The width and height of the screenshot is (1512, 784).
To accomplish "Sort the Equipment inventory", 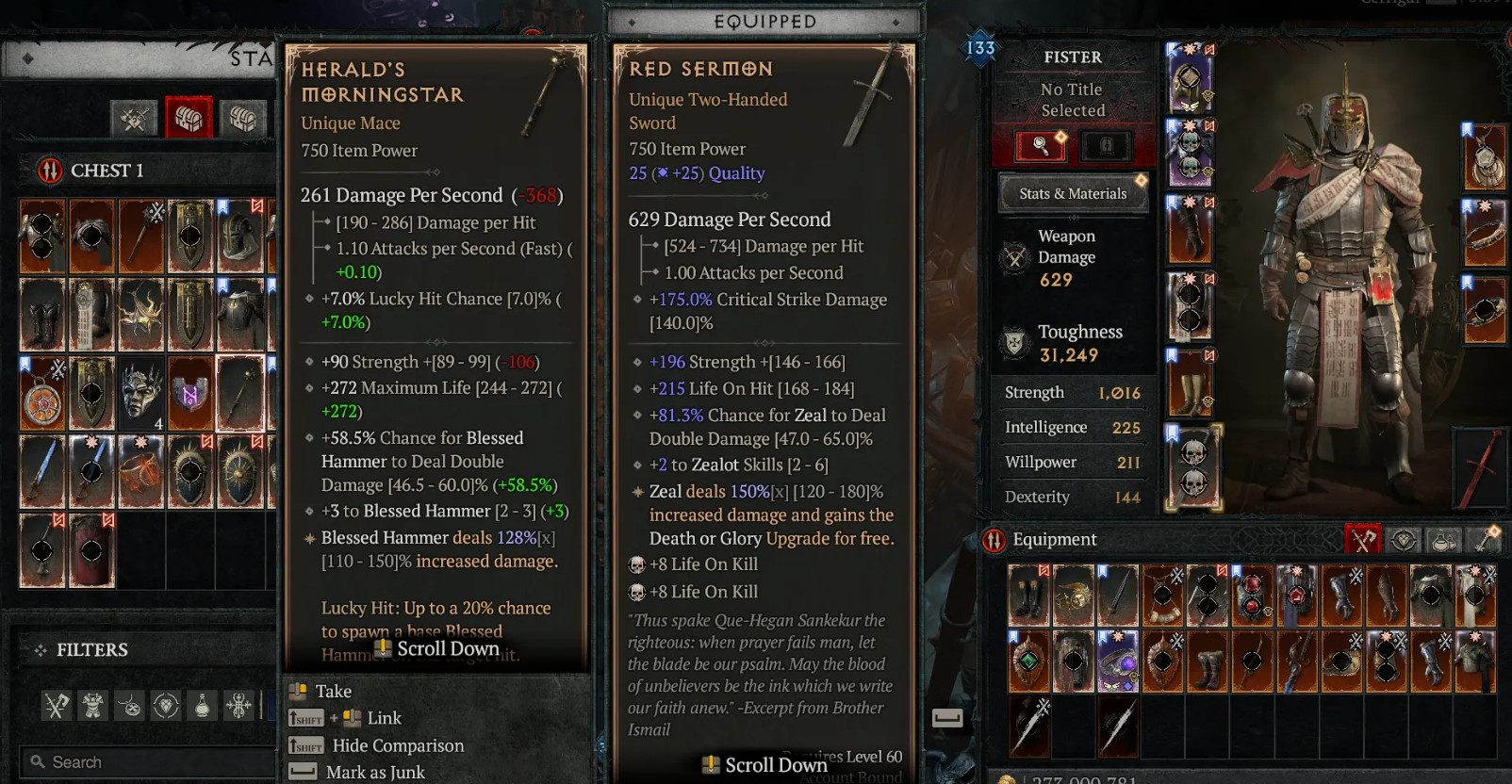I will coord(994,540).
